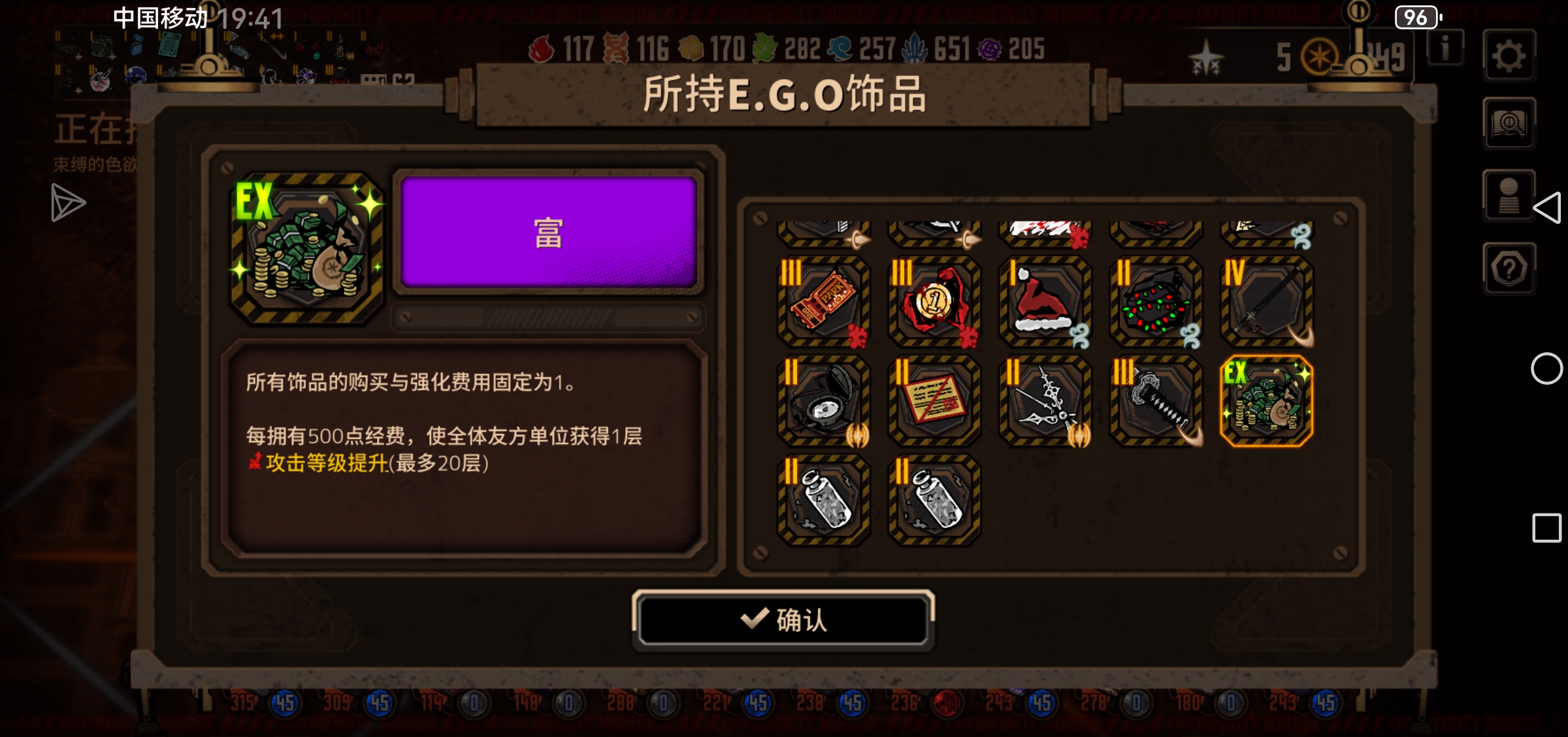
Task: Select the amusement park ticket trinket
Action: (823, 302)
